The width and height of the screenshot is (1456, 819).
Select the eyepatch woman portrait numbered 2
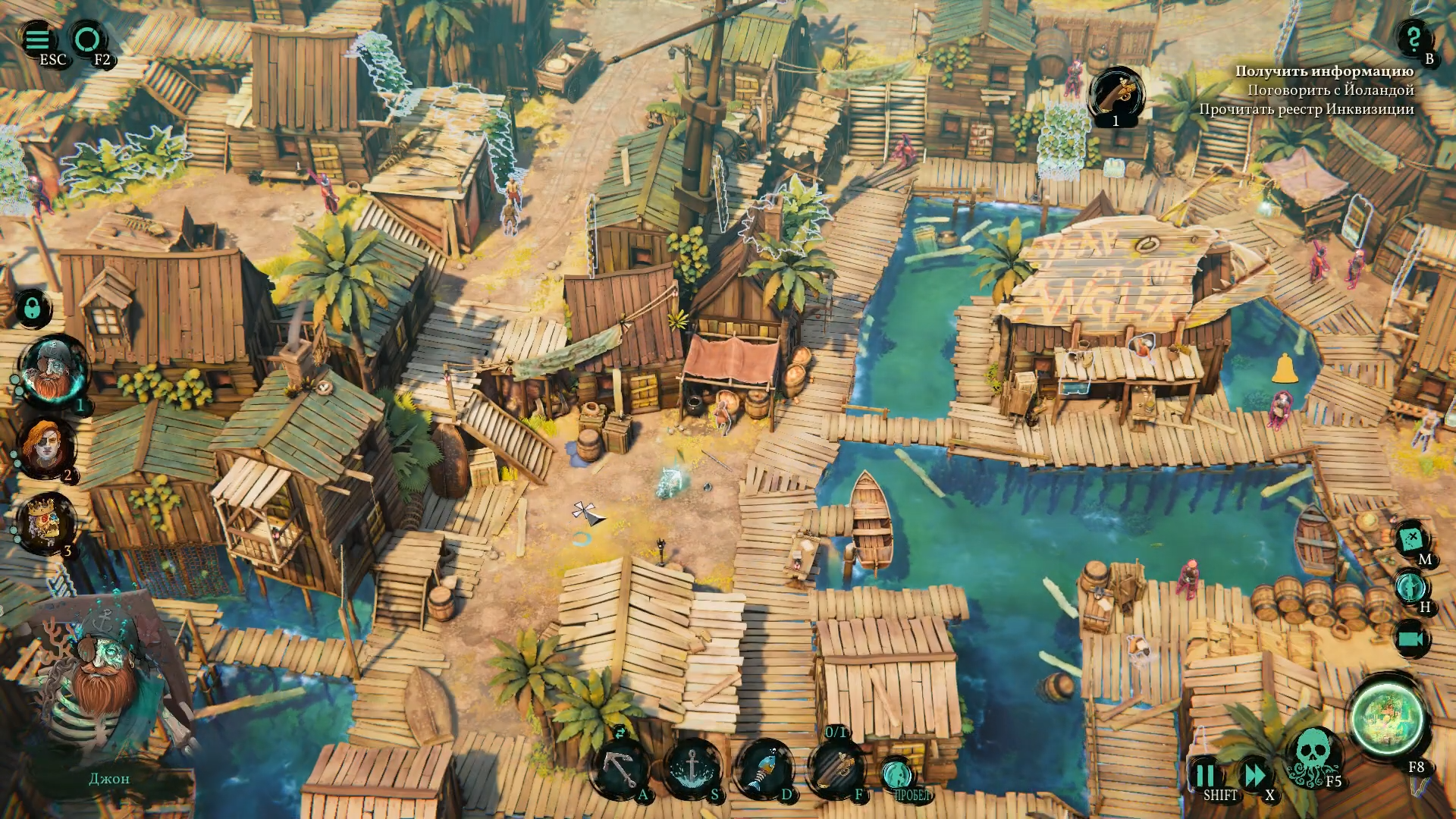[47, 447]
